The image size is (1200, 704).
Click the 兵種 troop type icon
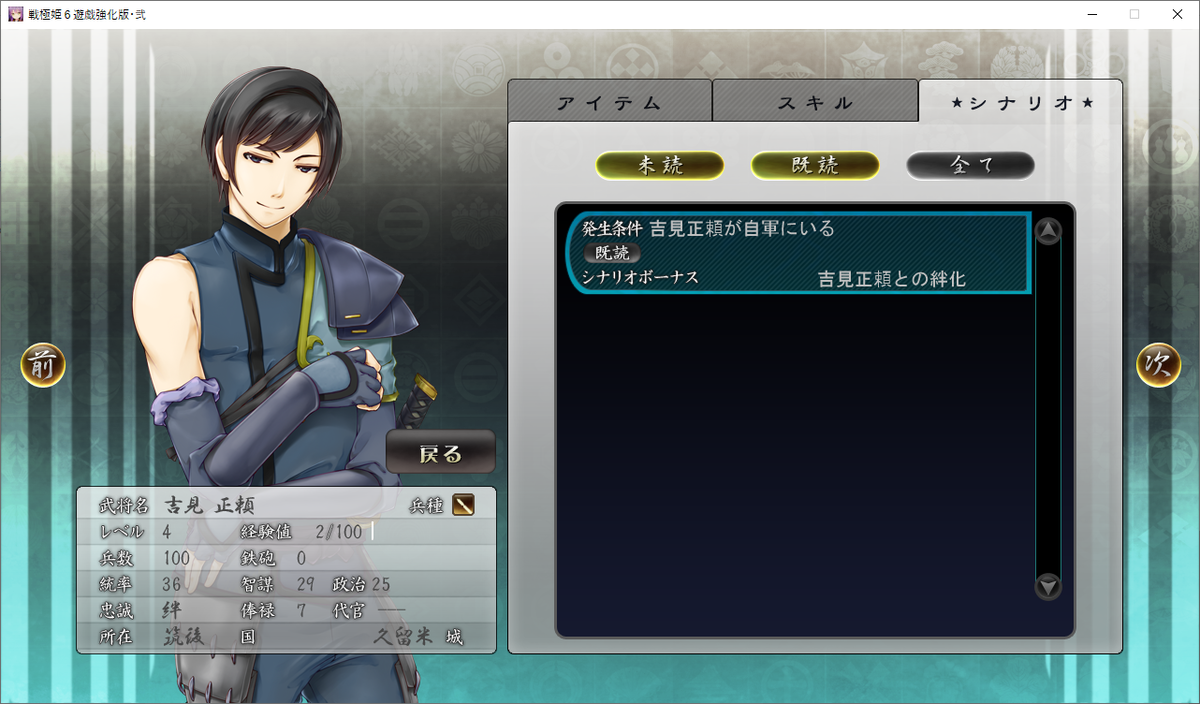(463, 505)
